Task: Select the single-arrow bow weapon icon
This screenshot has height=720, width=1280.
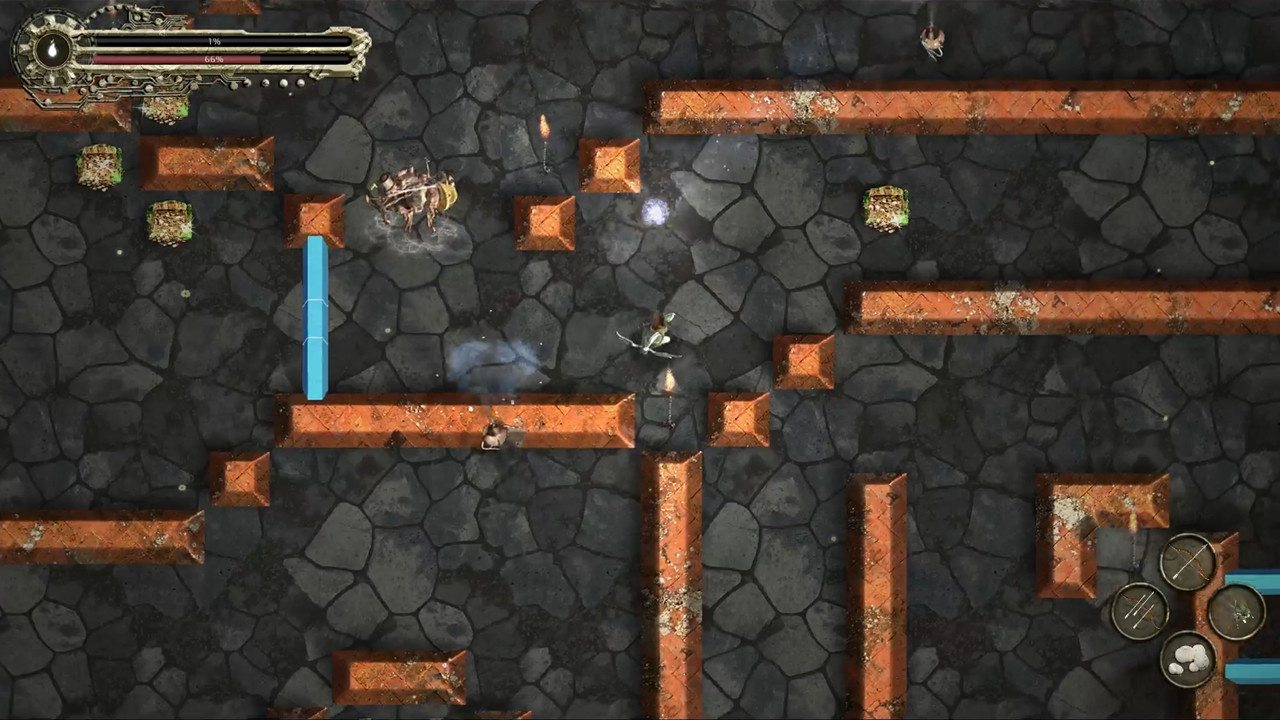Action: (1187, 560)
